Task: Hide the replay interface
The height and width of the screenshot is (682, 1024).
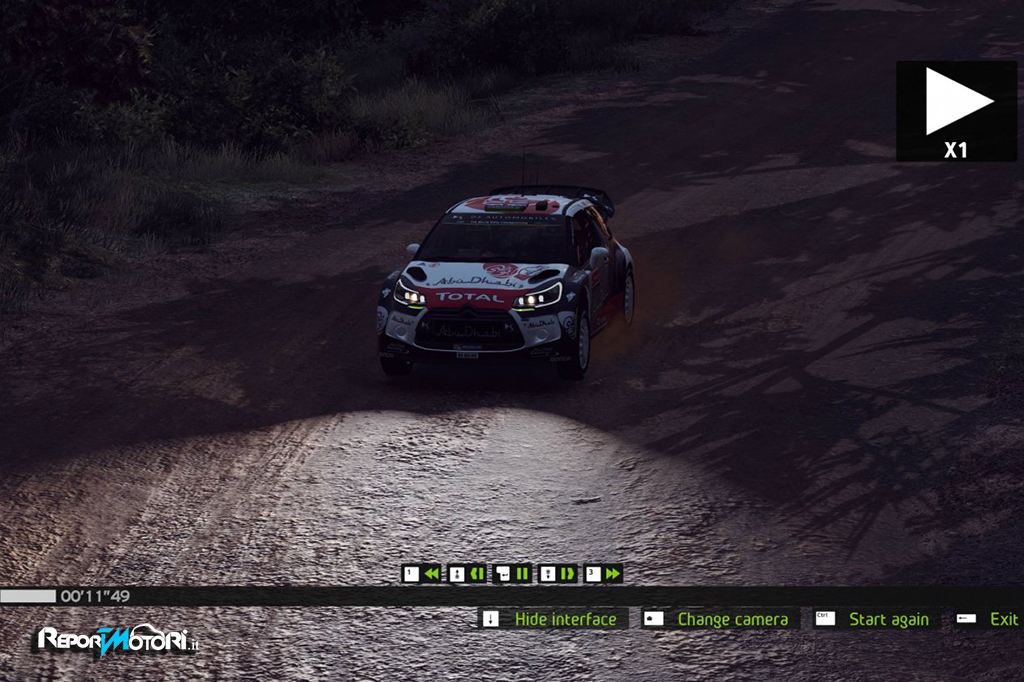Action: [565, 619]
